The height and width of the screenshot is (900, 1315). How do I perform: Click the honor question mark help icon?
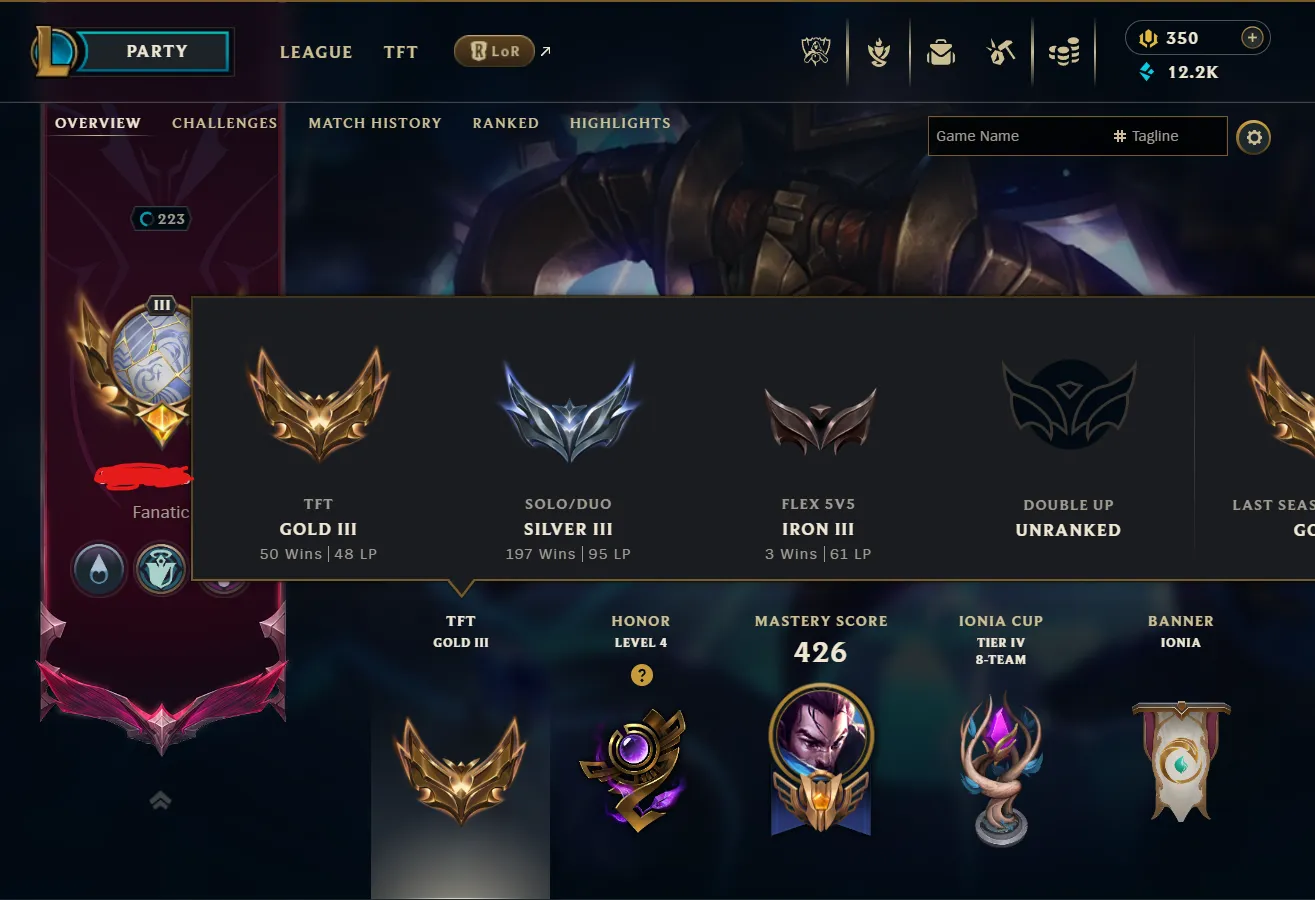(641, 675)
